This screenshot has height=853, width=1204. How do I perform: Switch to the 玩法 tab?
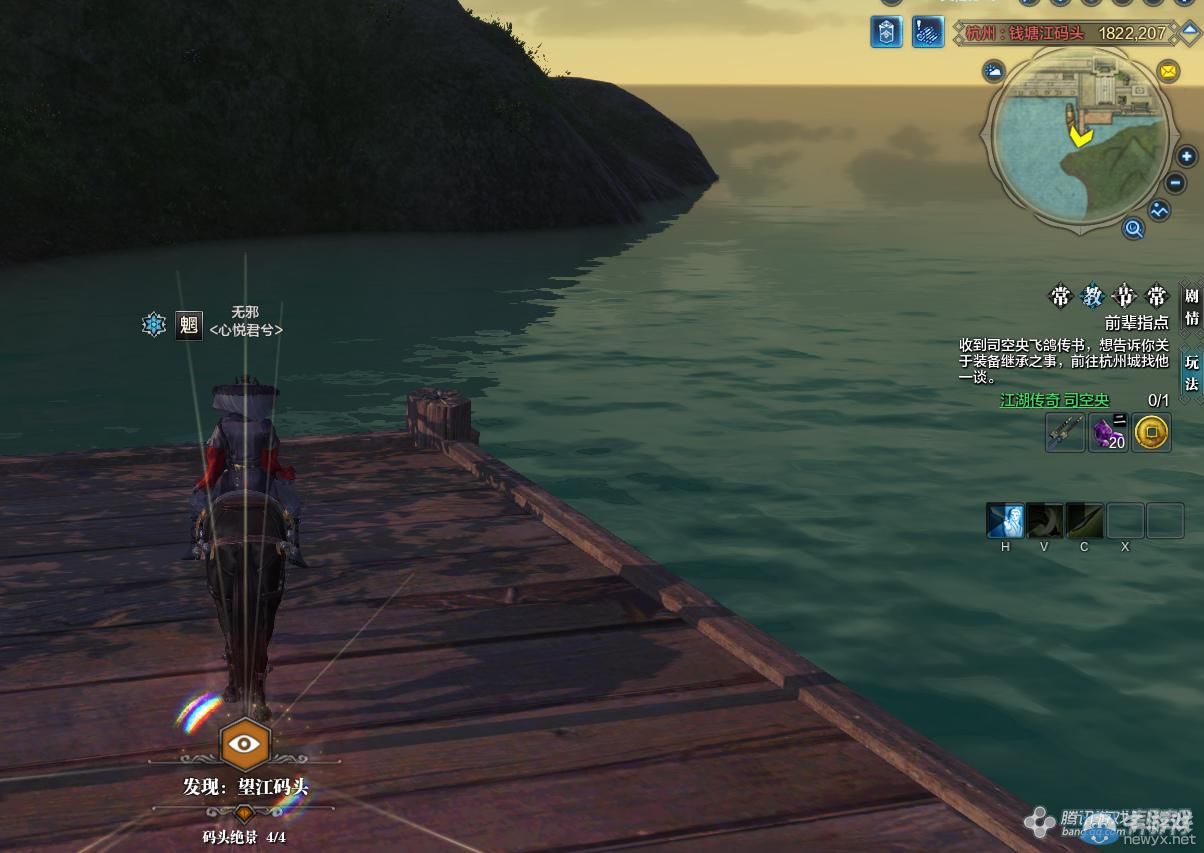[1191, 372]
